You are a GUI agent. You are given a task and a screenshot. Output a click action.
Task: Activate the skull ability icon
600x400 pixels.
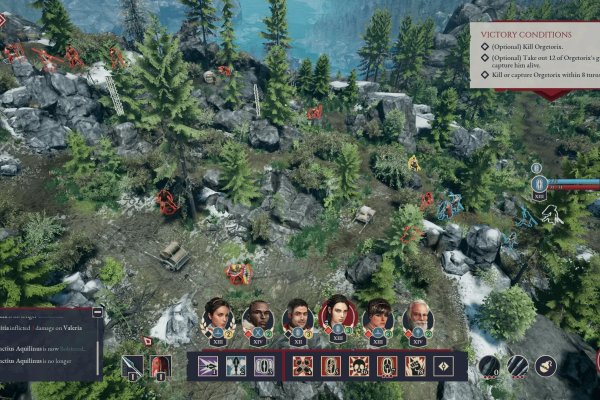[358, 366]
